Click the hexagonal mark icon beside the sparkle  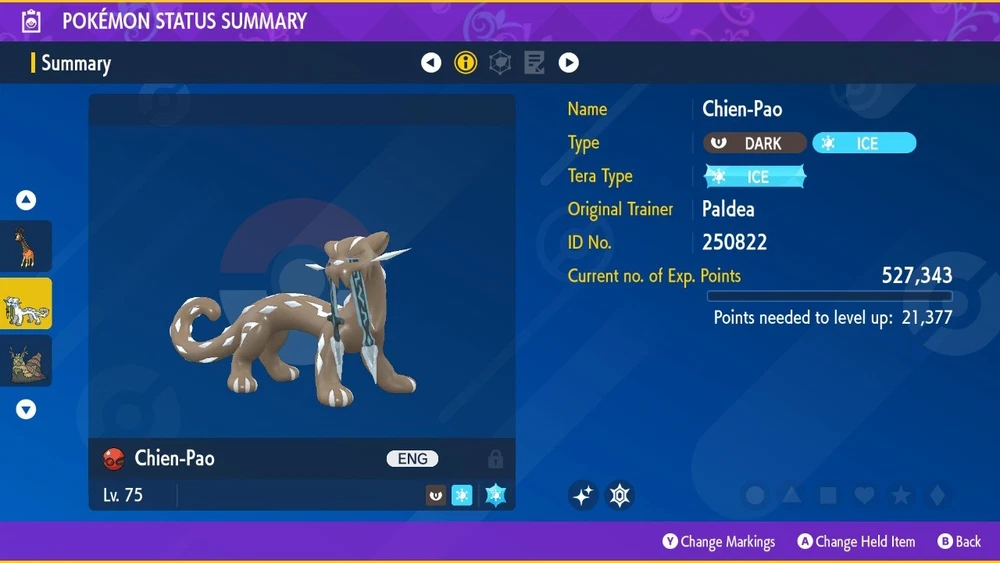click(x=621, y=495)
